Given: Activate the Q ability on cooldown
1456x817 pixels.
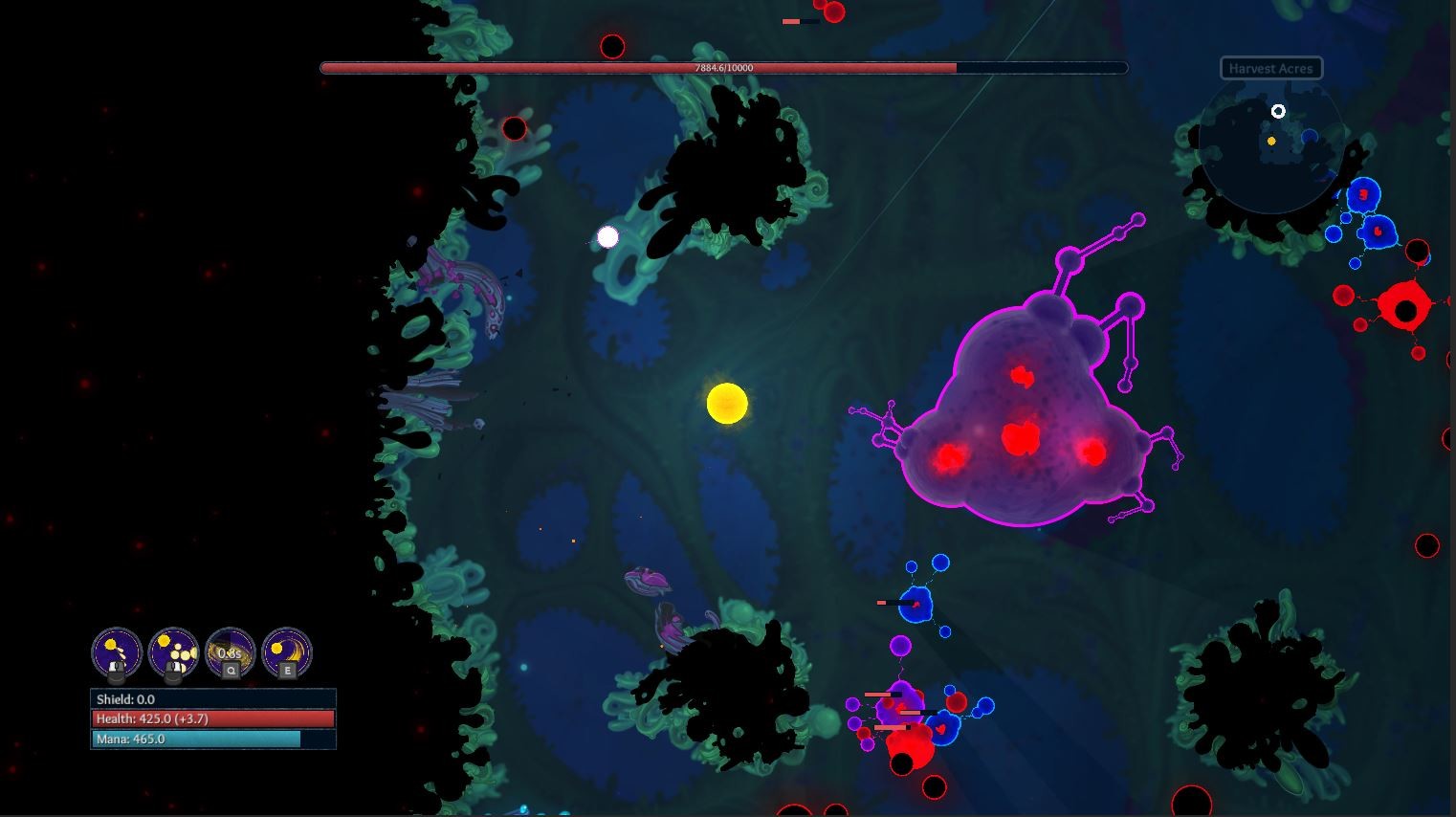Looking at the screenshot, I should pyautogui.click(x=230, y=652).
